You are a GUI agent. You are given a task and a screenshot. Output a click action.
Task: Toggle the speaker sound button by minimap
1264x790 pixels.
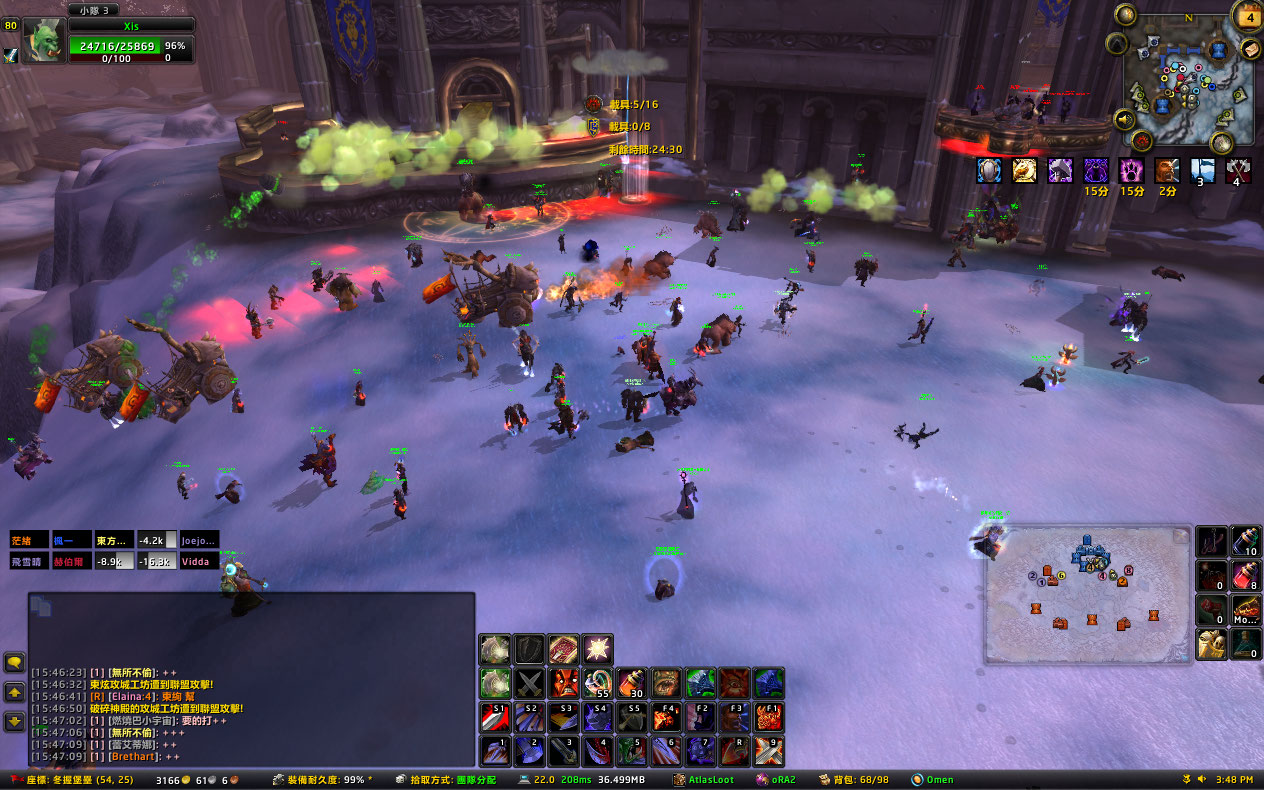pos(1124,120)
